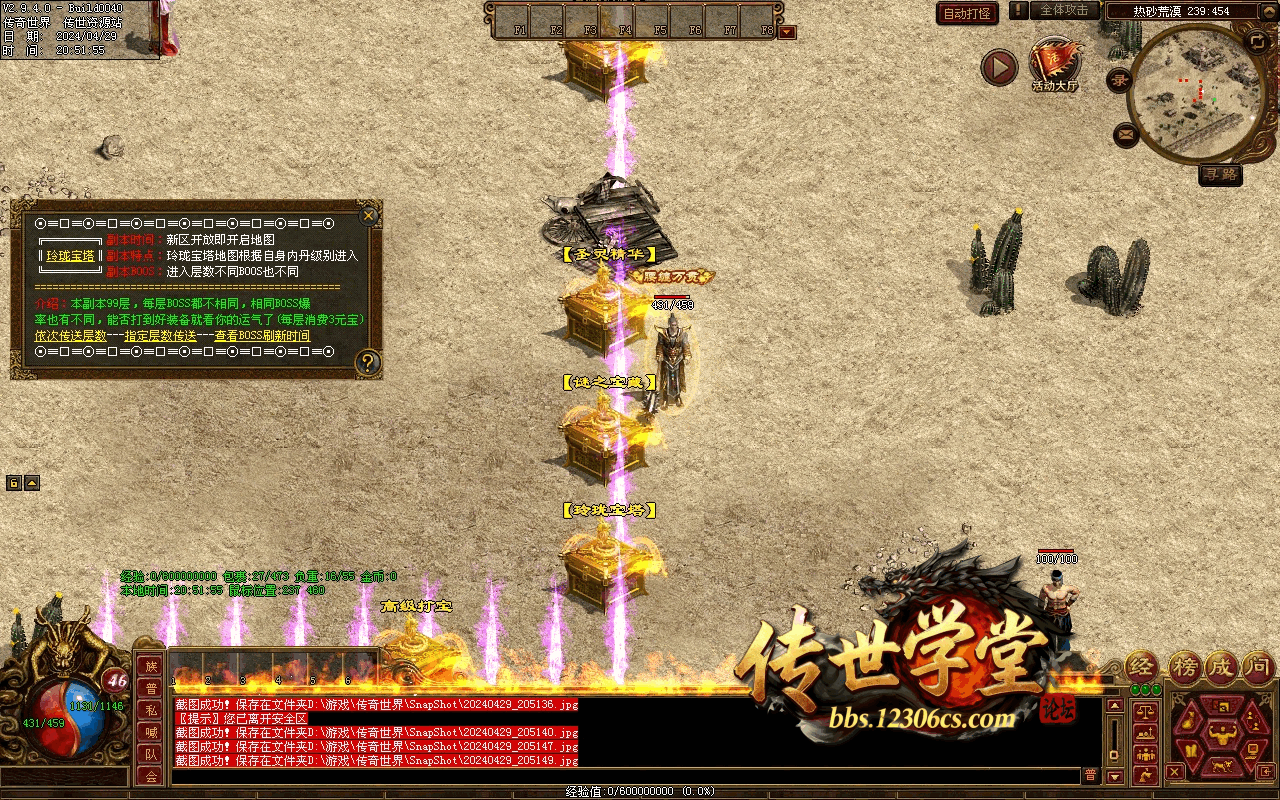Viewport: 1280px width, 800px height.
Task: Close the 玲珑宝塔 dungeon info dialog
Action: 369,215
